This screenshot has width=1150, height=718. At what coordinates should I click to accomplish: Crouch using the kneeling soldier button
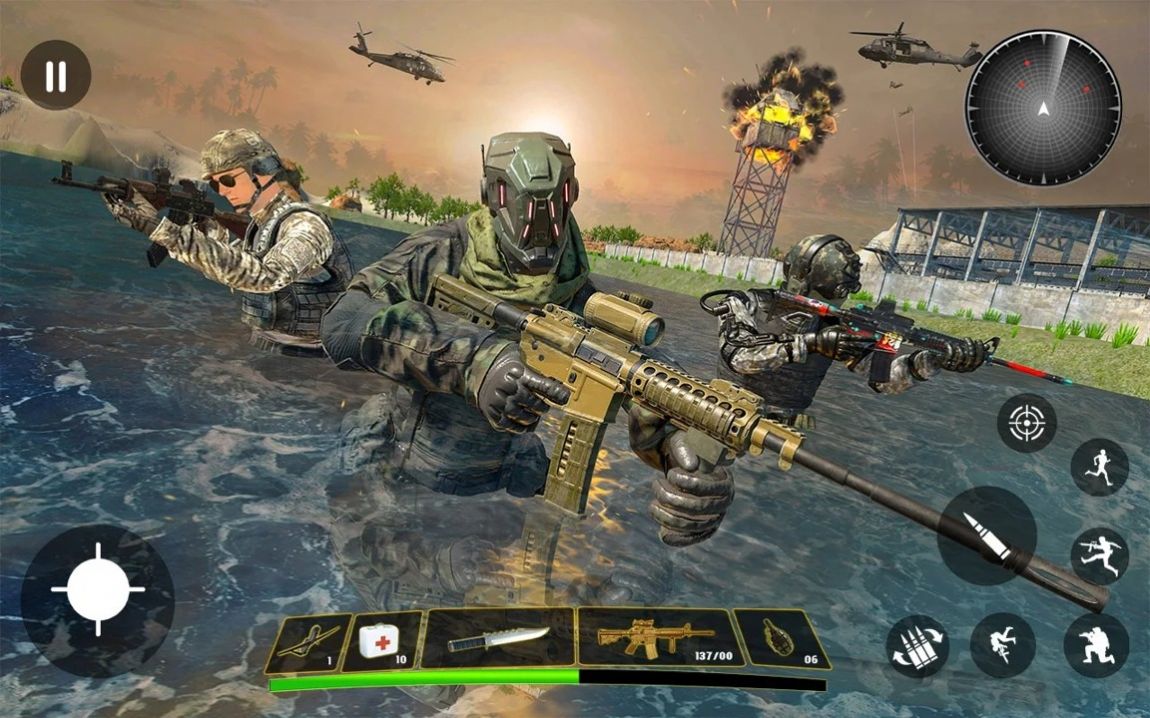(1096, 646)
